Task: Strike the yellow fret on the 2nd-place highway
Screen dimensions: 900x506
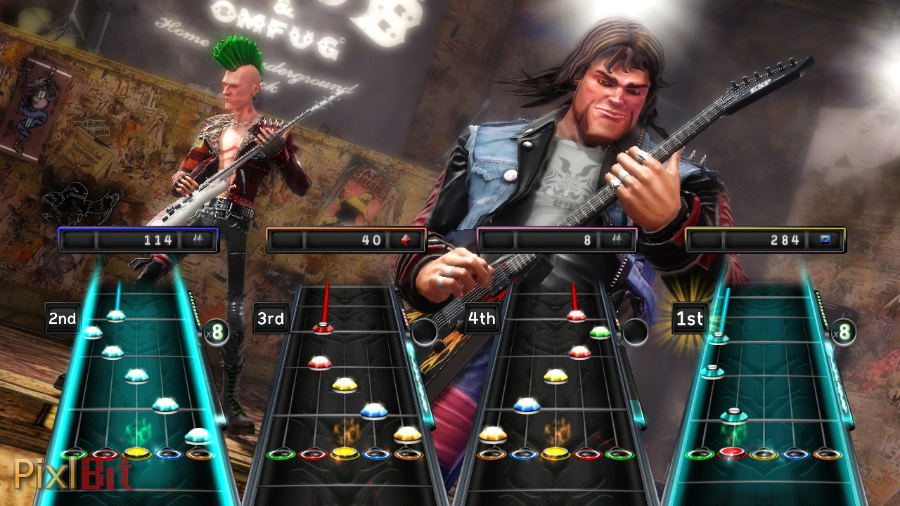Action: pos(137,453)
